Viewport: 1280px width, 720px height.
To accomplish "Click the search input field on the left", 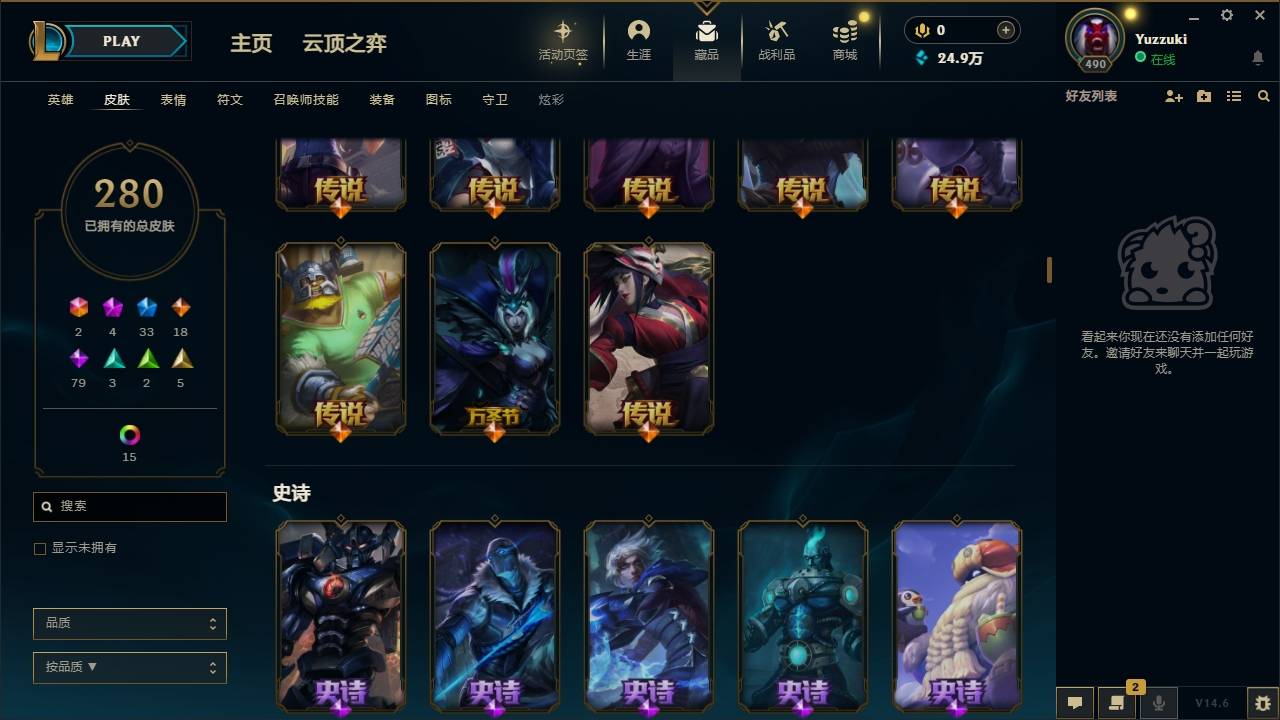I will [x=129, y=506].
